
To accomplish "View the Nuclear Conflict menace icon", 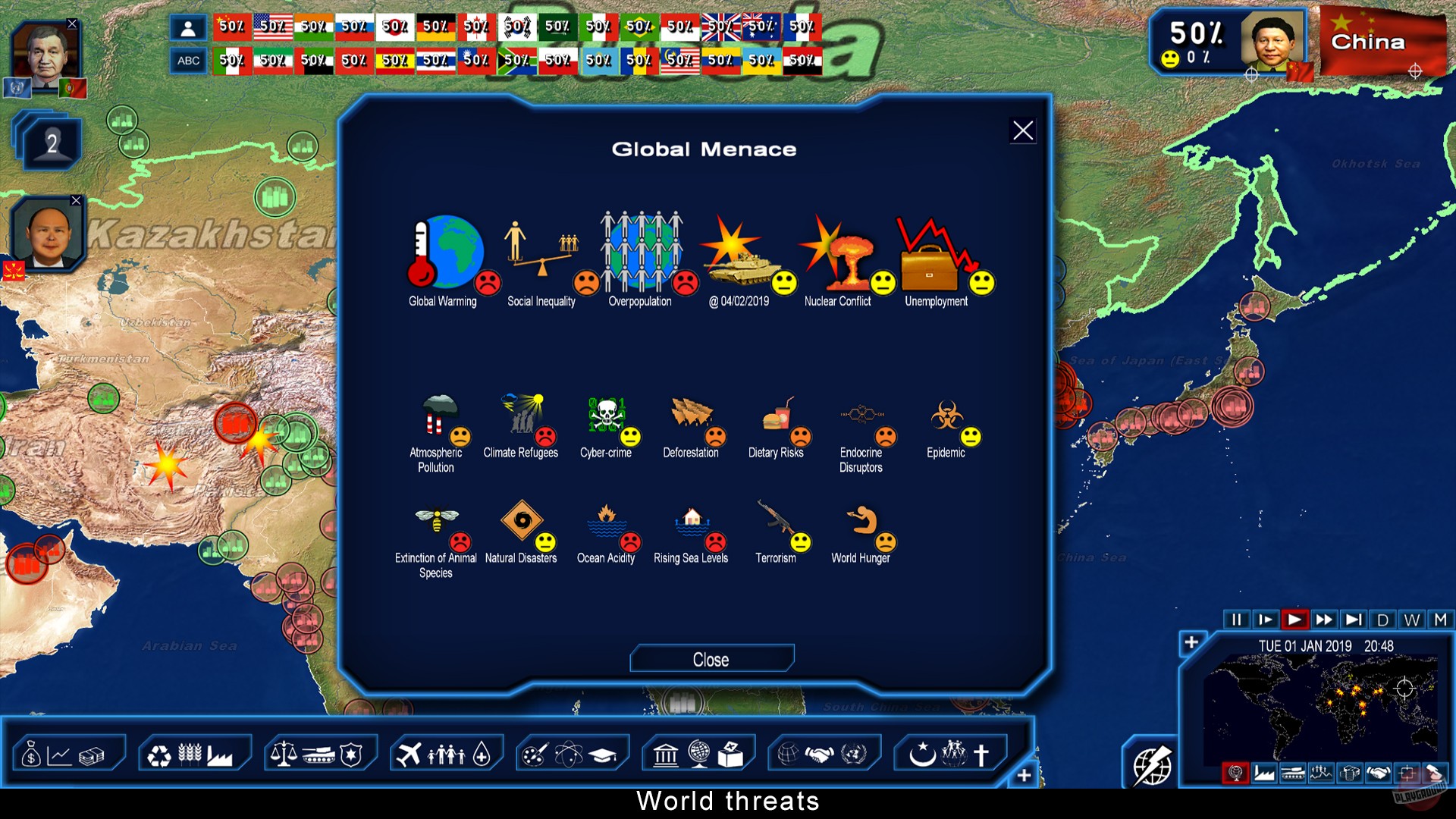I will [843, 250].
